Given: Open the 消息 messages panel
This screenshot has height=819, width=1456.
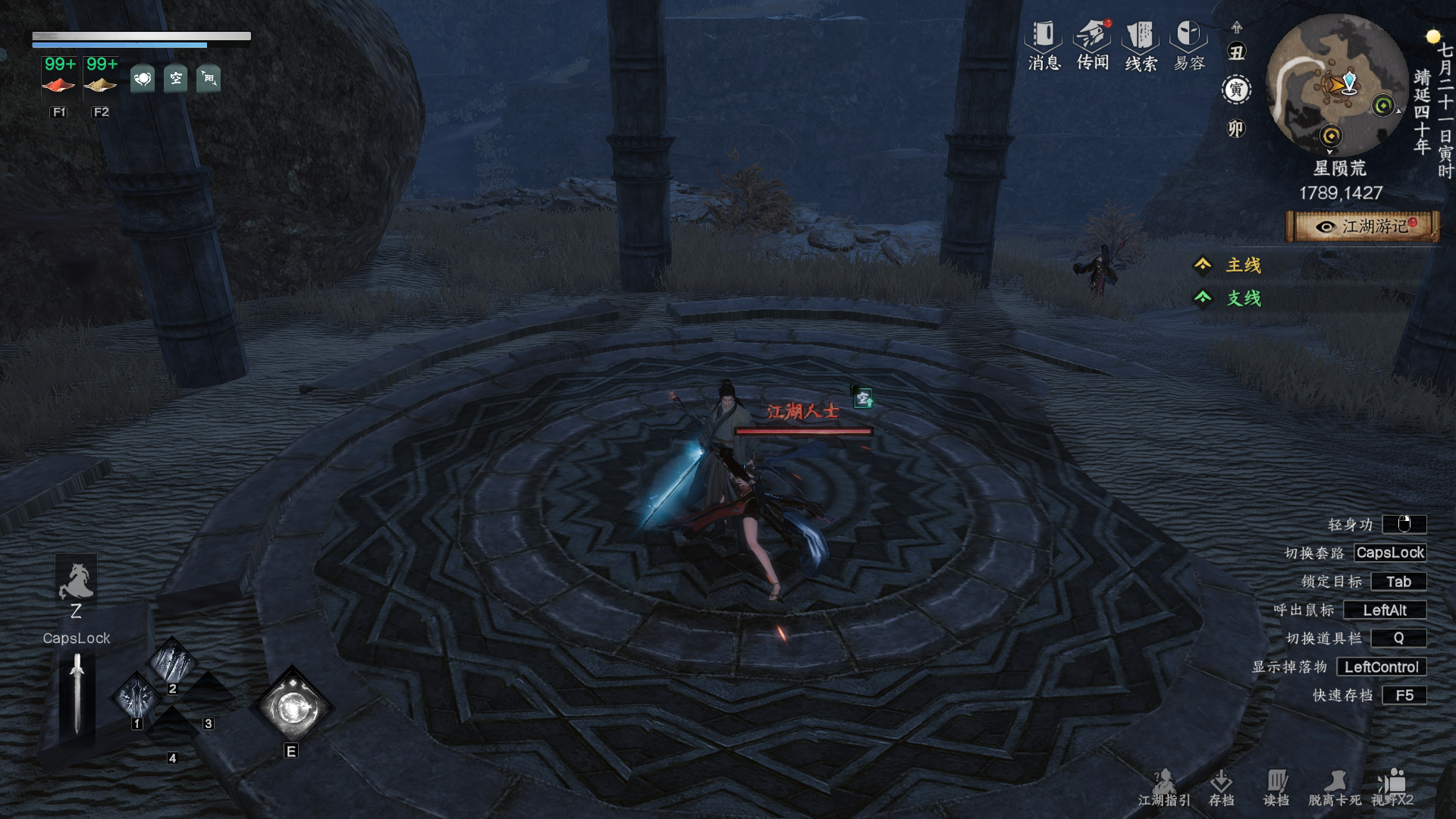Looking at the screenshot, I should pos(1043,45).
